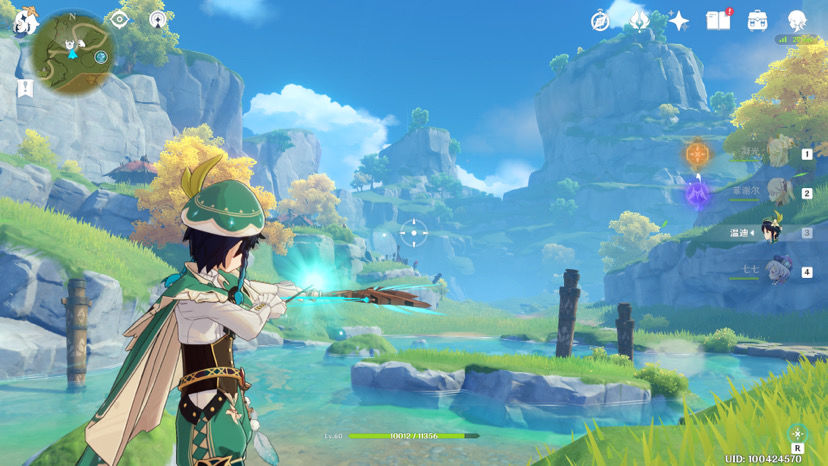Open the quest exclamation bookmark
This screenshot has width=828, height=466.
24,89
